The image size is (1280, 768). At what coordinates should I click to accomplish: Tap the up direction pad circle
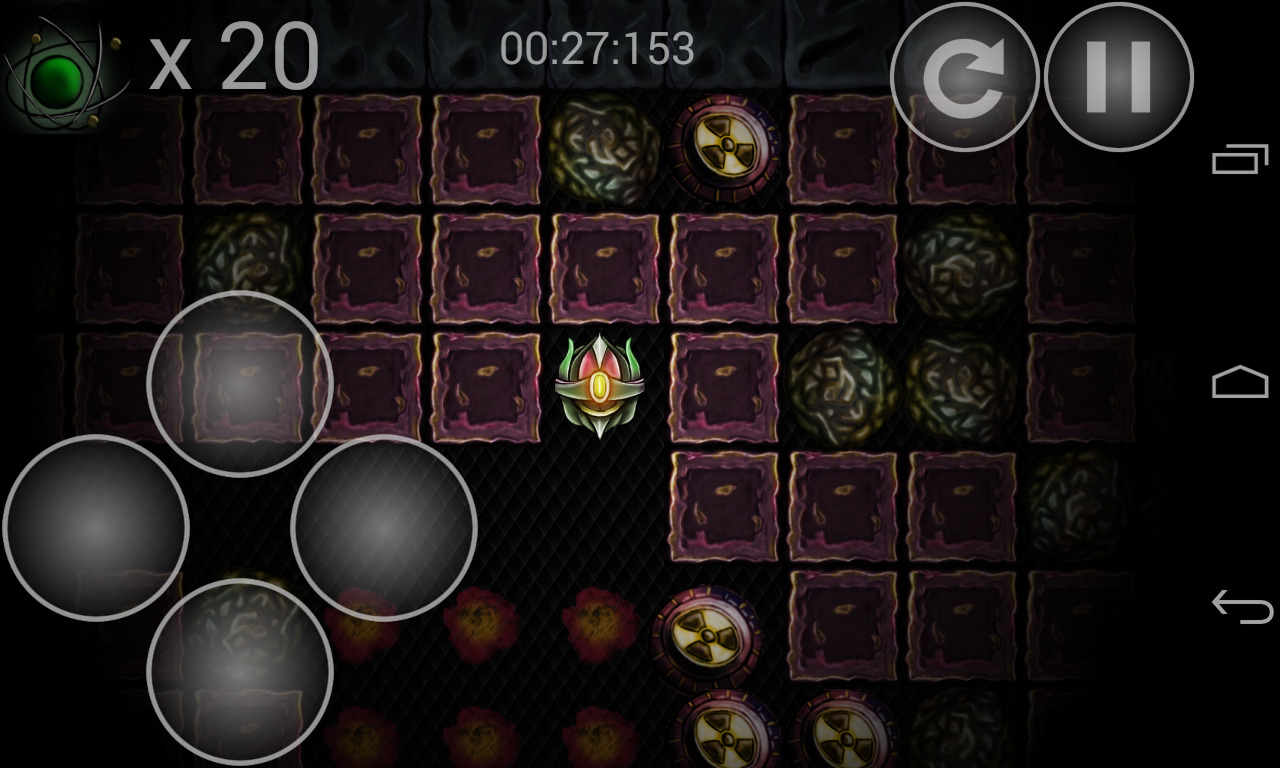click(x=240, y=384)
